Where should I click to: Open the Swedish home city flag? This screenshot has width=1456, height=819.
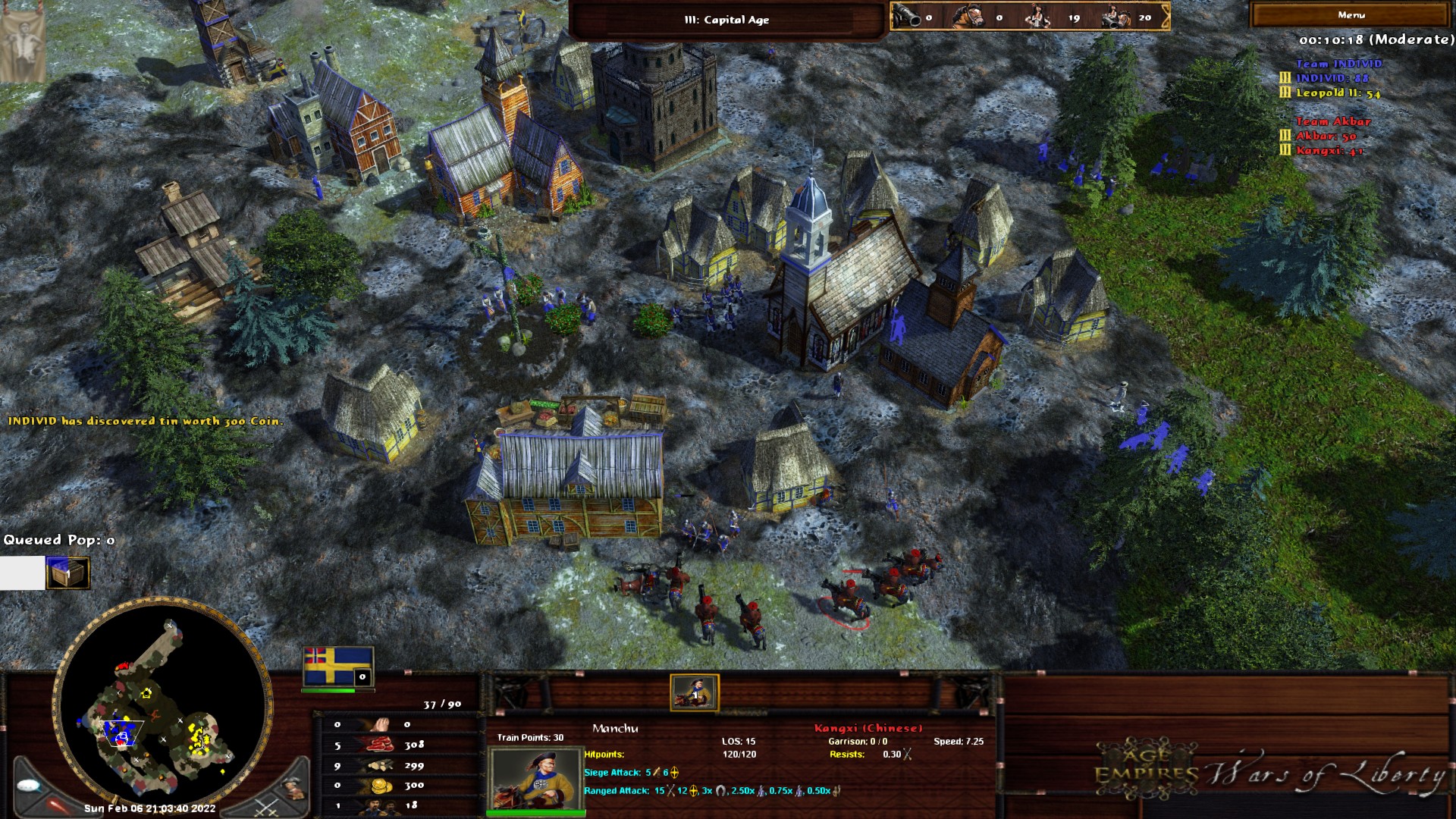(x=337, y=667)
